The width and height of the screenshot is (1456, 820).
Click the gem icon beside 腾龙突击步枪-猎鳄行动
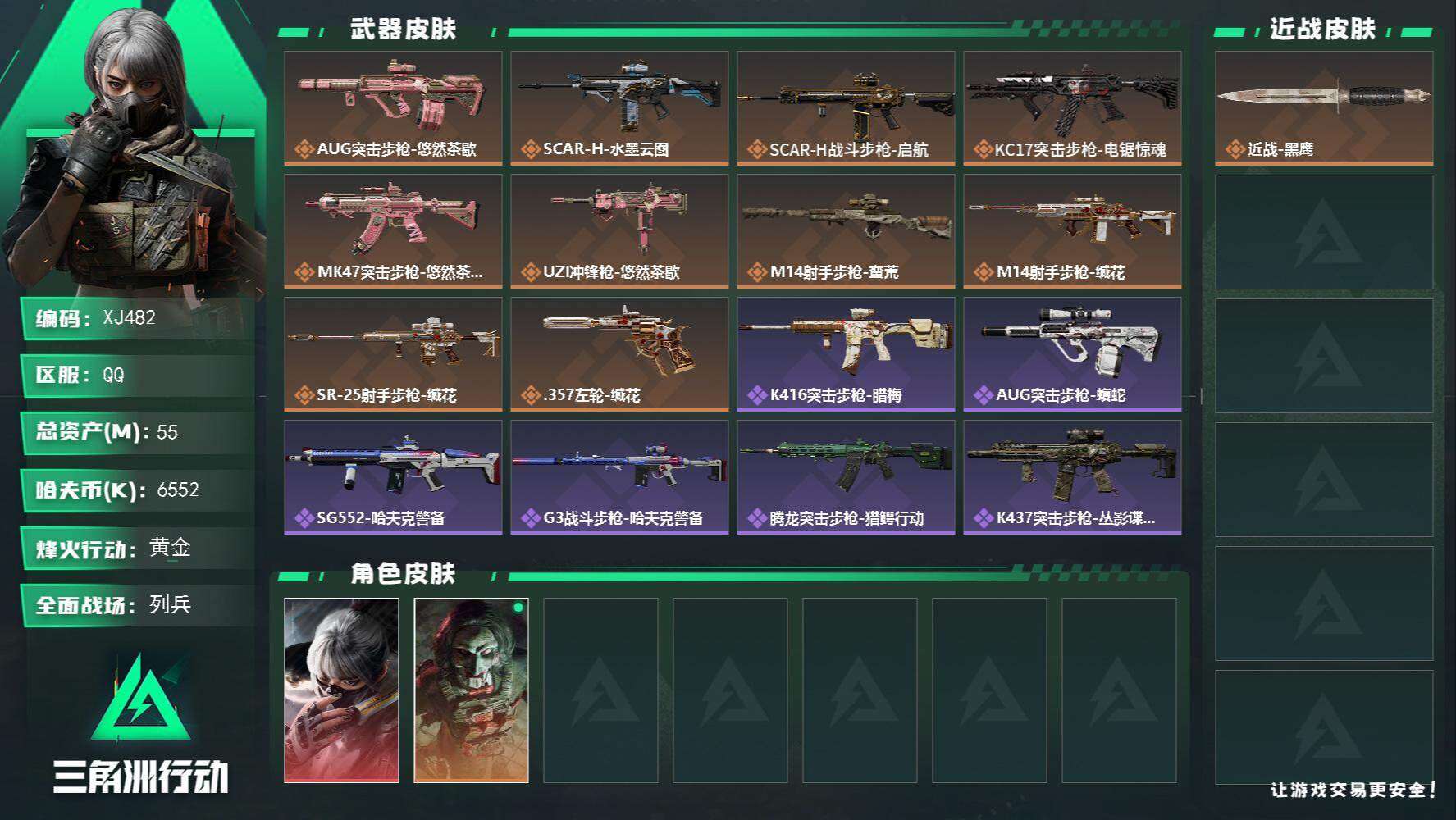[x=757, y=517]
